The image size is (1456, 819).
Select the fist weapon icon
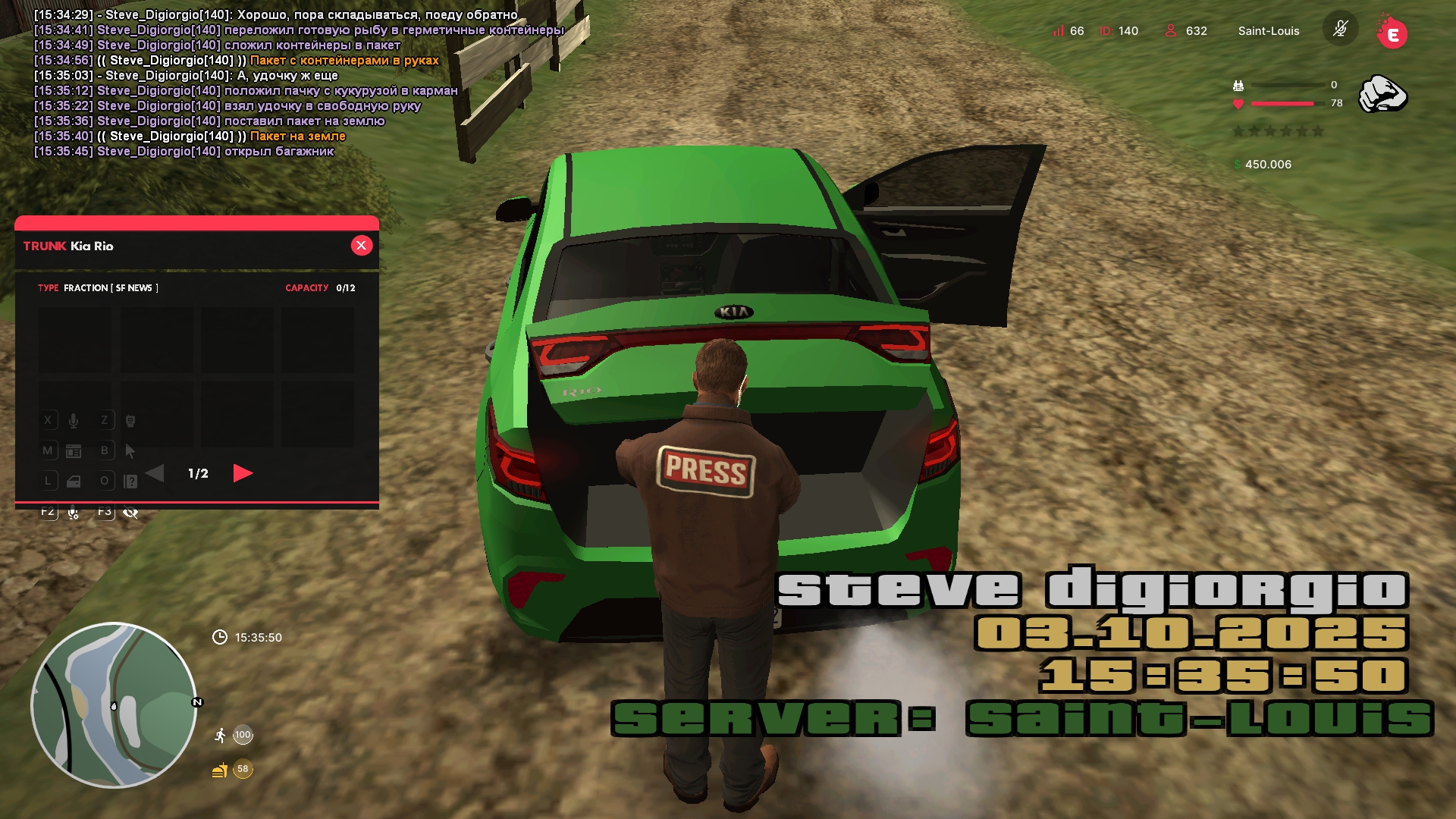[x=1382, y=94]
